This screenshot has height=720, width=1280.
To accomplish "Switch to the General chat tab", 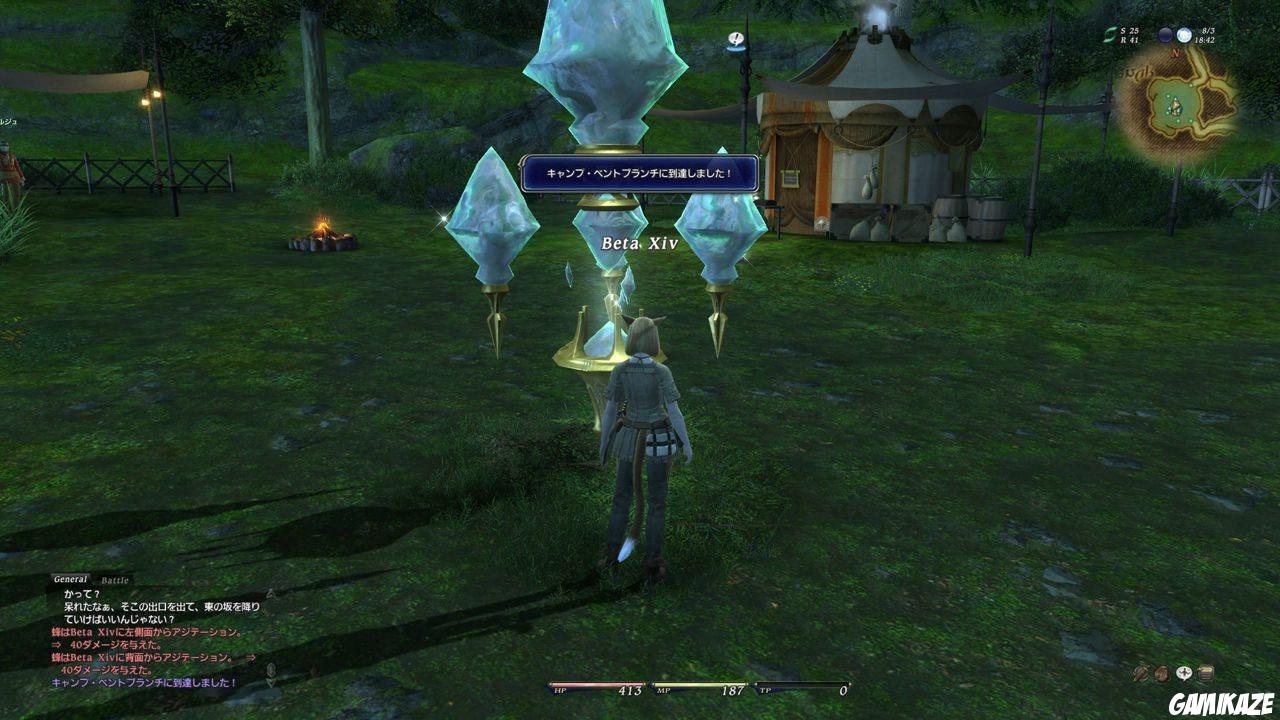I will click(x=70, y=577).
